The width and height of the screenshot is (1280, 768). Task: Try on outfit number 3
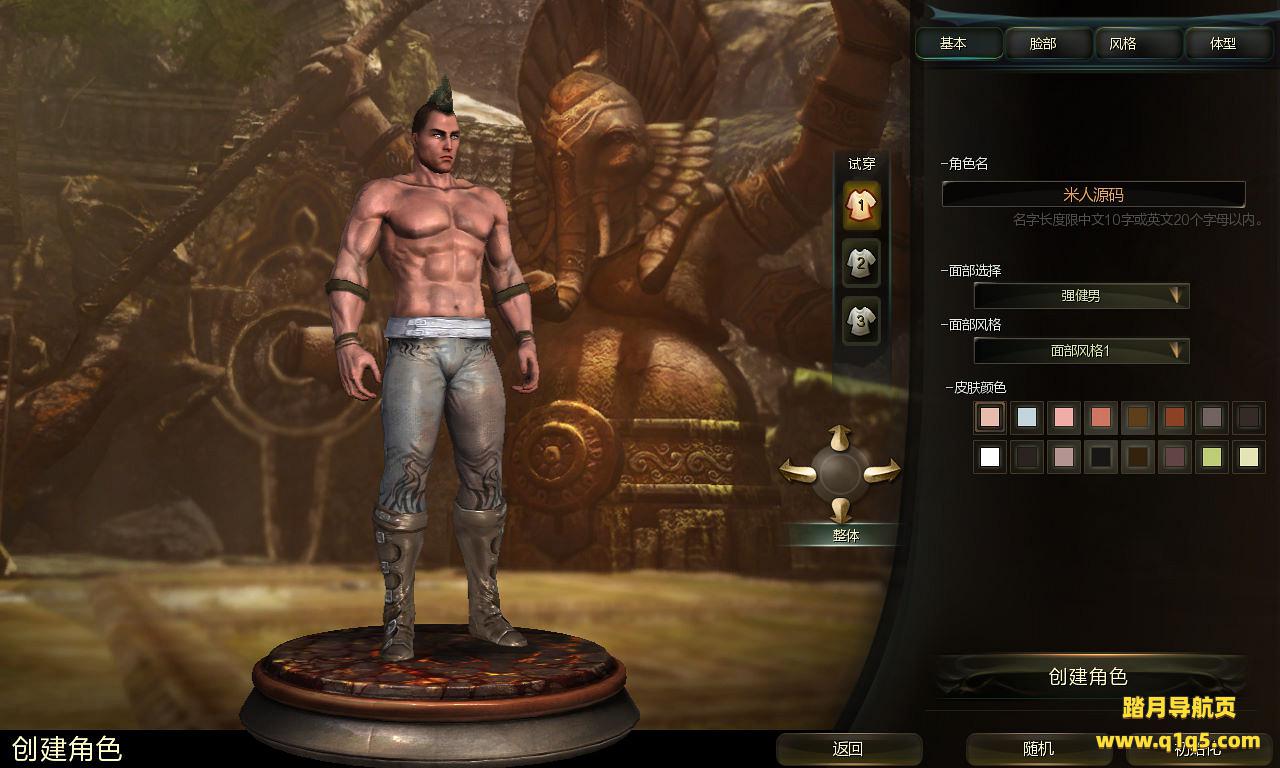point(861,321)
